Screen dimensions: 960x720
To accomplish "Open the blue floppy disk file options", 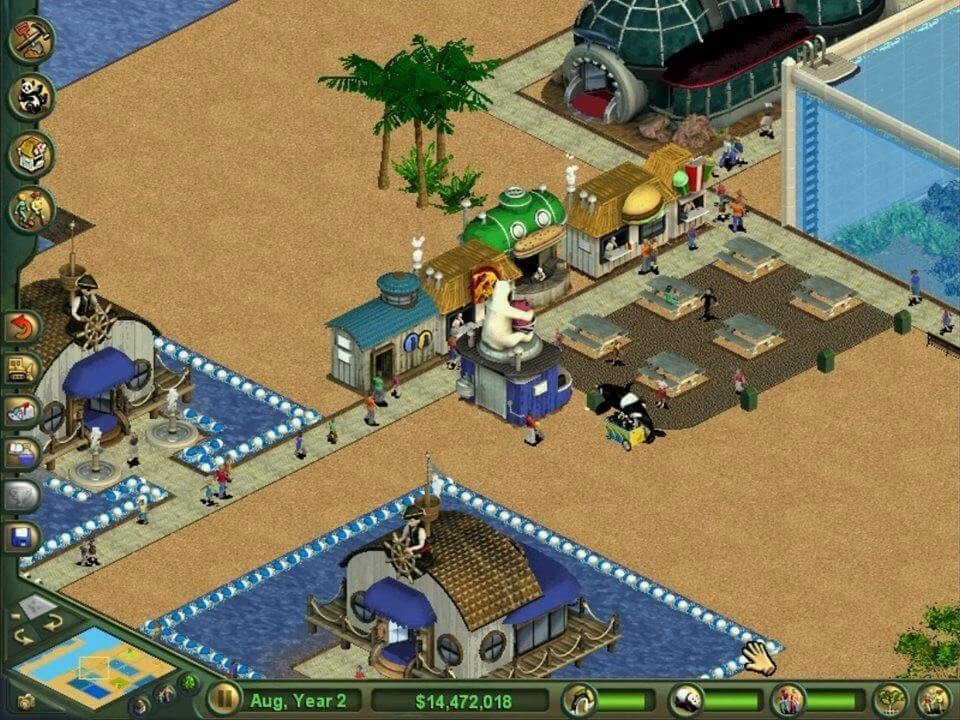I will pos(22,538).
